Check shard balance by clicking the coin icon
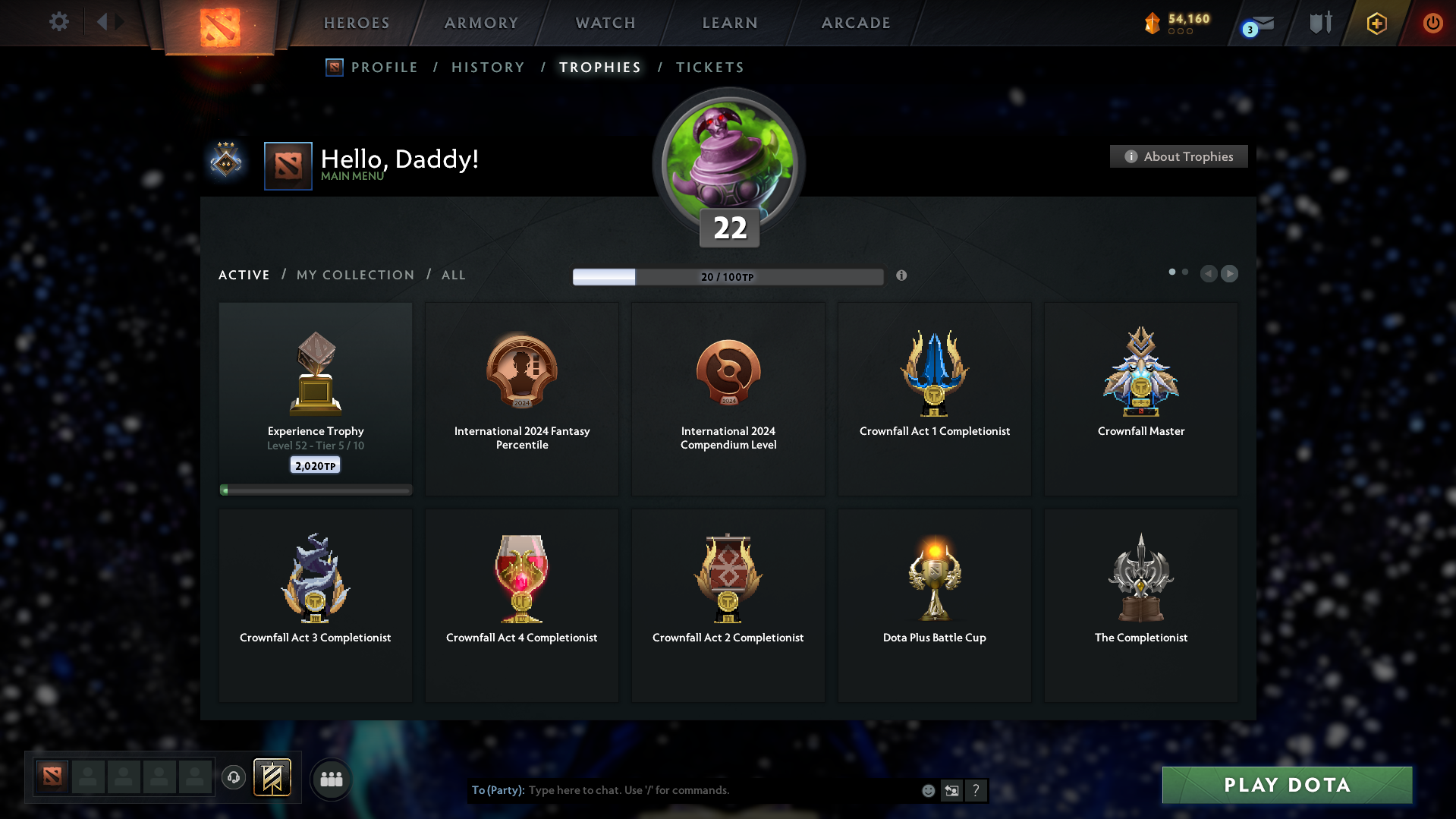This screenshot has width=1456, height=819. pyautogui.click(x=1153, y=24)
